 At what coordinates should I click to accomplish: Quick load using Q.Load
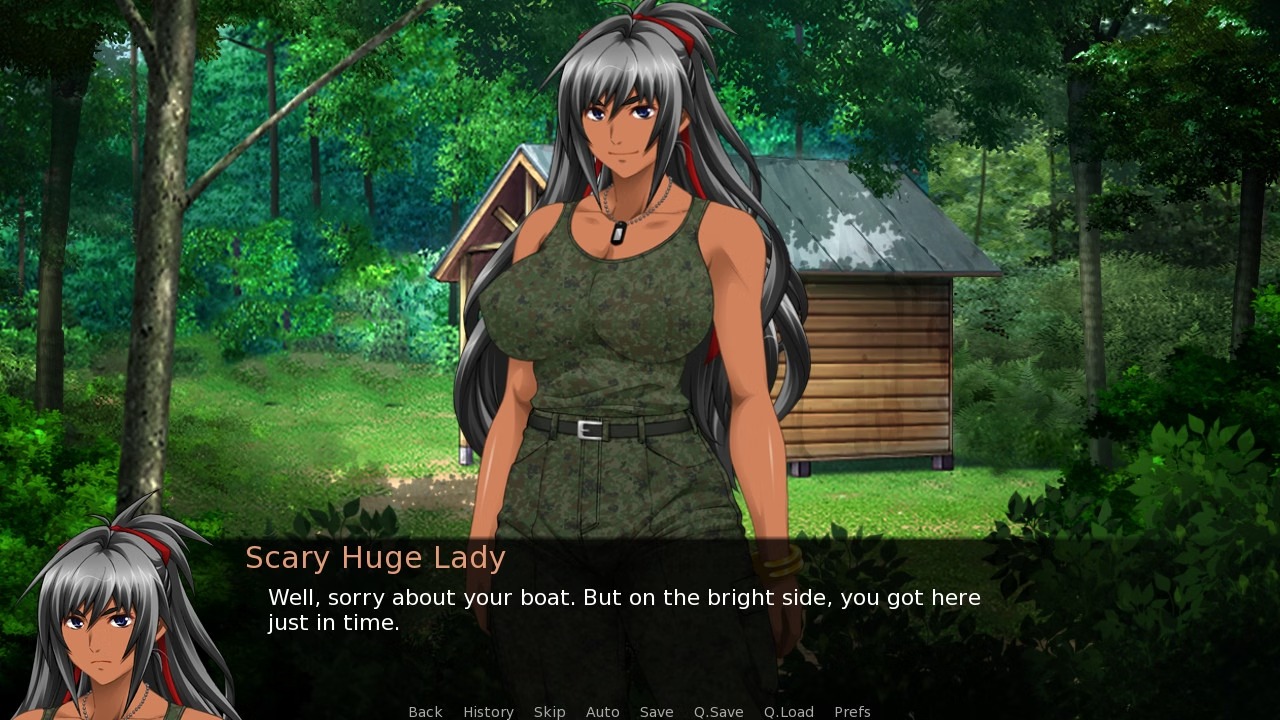pos(788,712)
